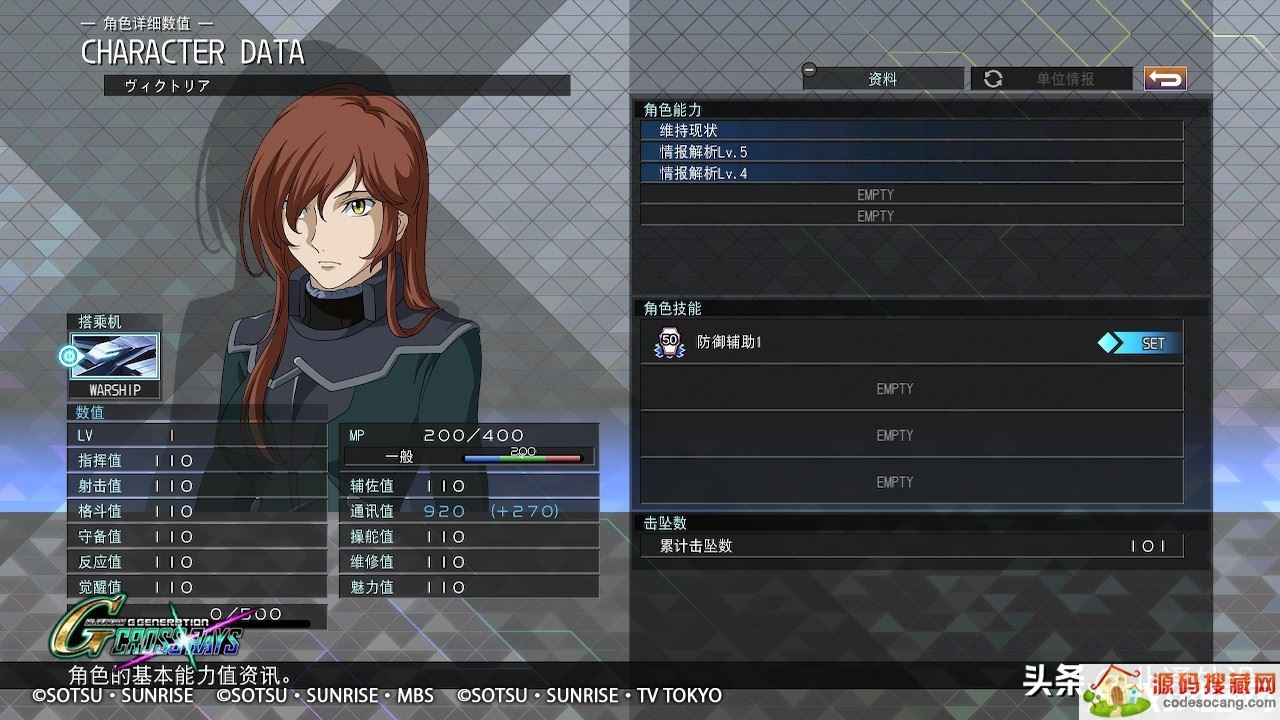Image resolution: width=1280 pixels, height=720 pixels.
Task: Click the orange back arrow button
Action: (x=1165, y=79)
